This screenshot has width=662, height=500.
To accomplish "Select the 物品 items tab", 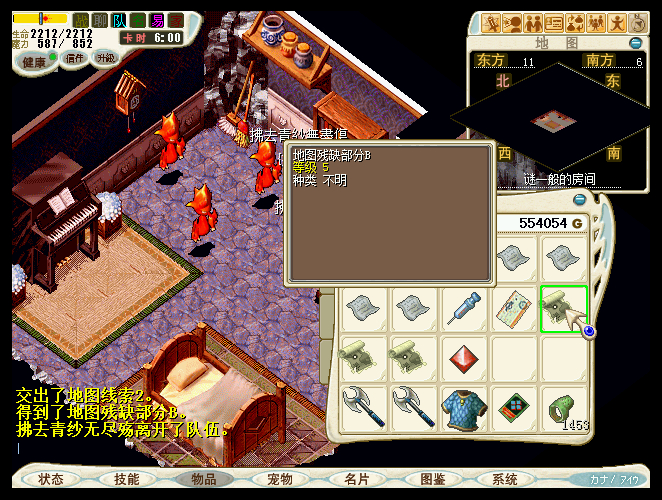I will click(x=203, y=479).
